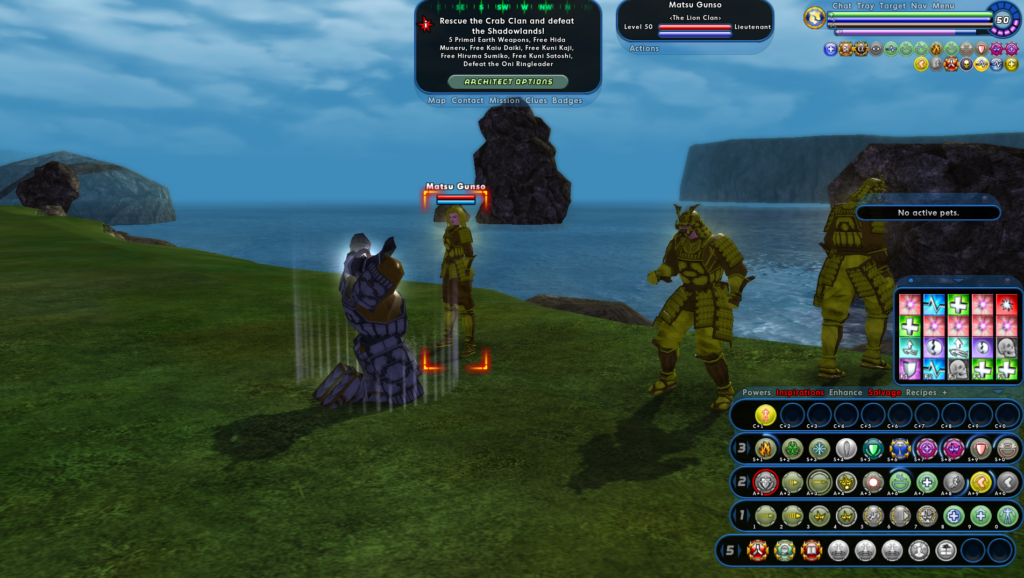Open the main Menu
The height and width of the screenshot is (578, 1024).
[x=943, y=6]
